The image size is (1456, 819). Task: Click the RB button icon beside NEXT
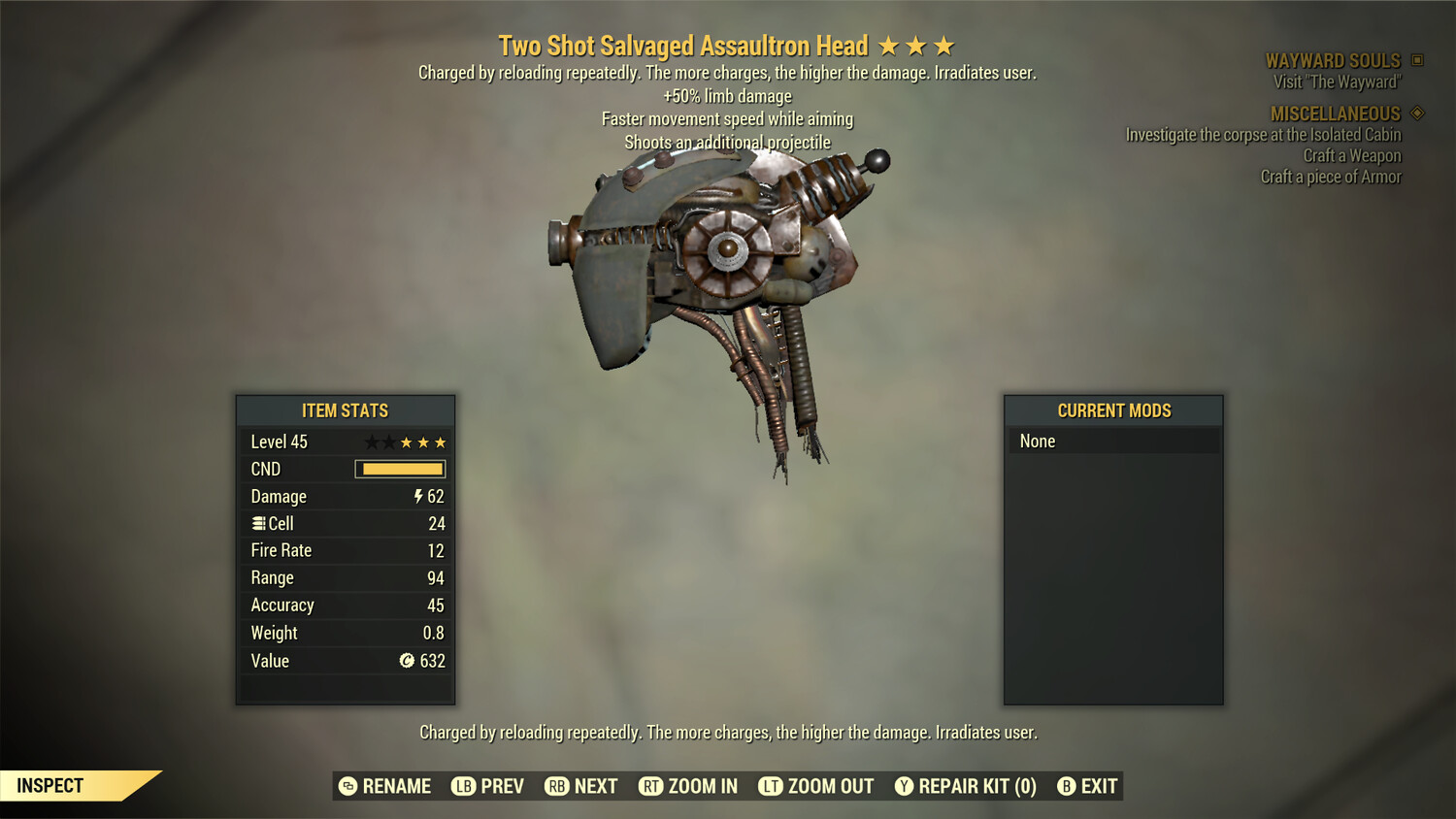(557, 786)
